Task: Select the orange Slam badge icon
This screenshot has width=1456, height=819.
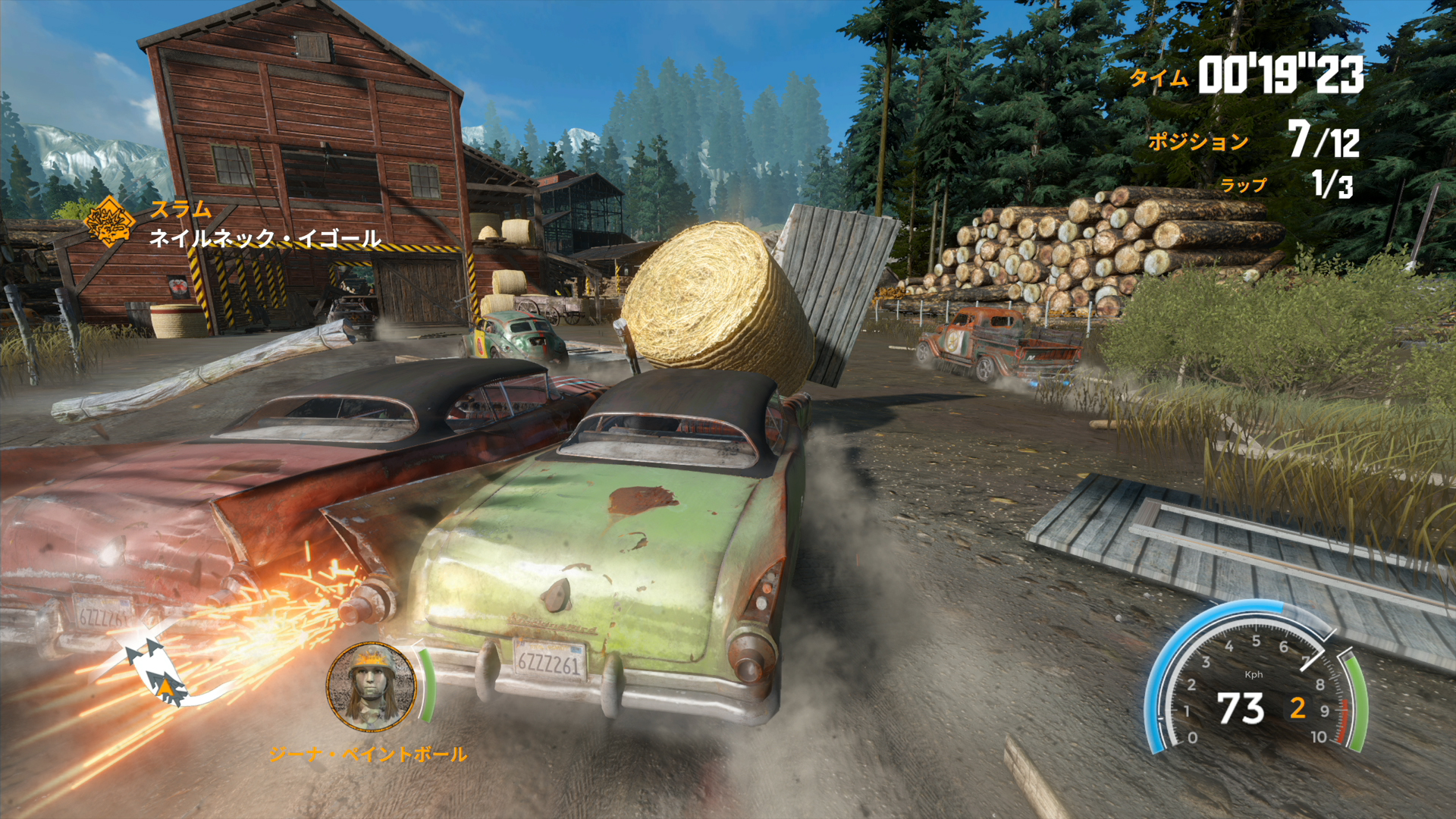Action: 109,222
